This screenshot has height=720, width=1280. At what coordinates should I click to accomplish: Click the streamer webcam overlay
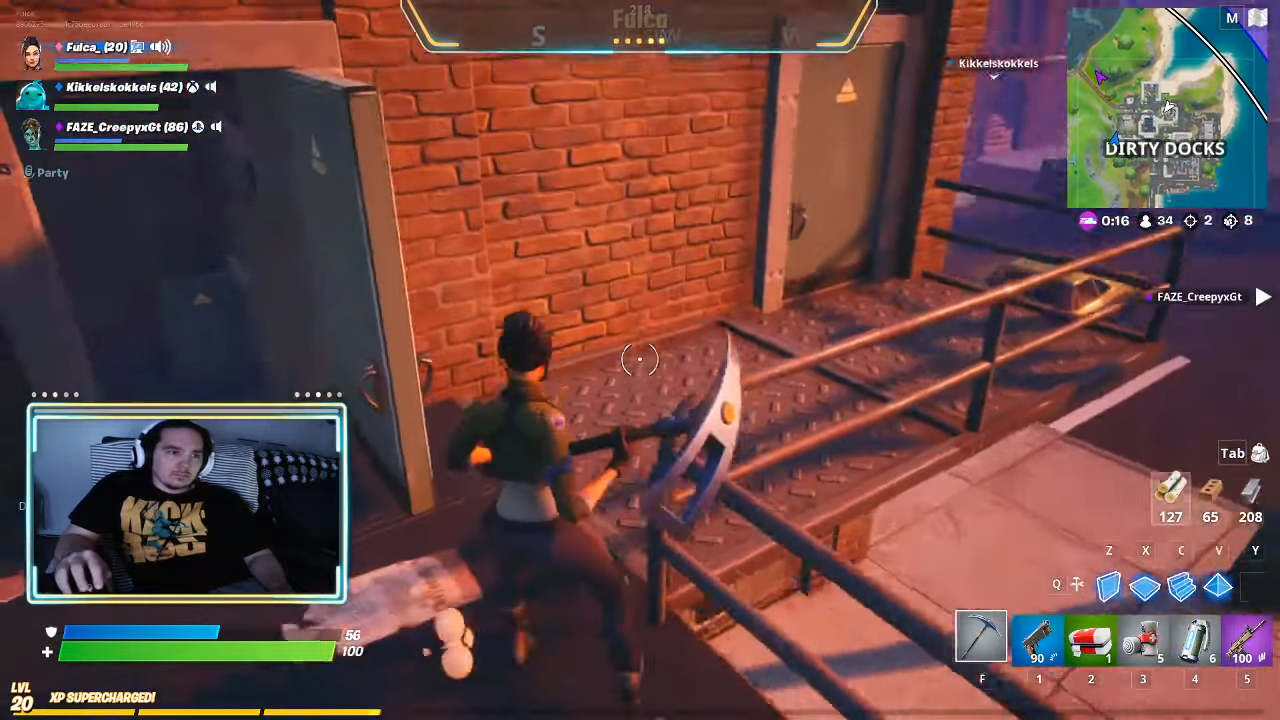click(x=187, y=504)
